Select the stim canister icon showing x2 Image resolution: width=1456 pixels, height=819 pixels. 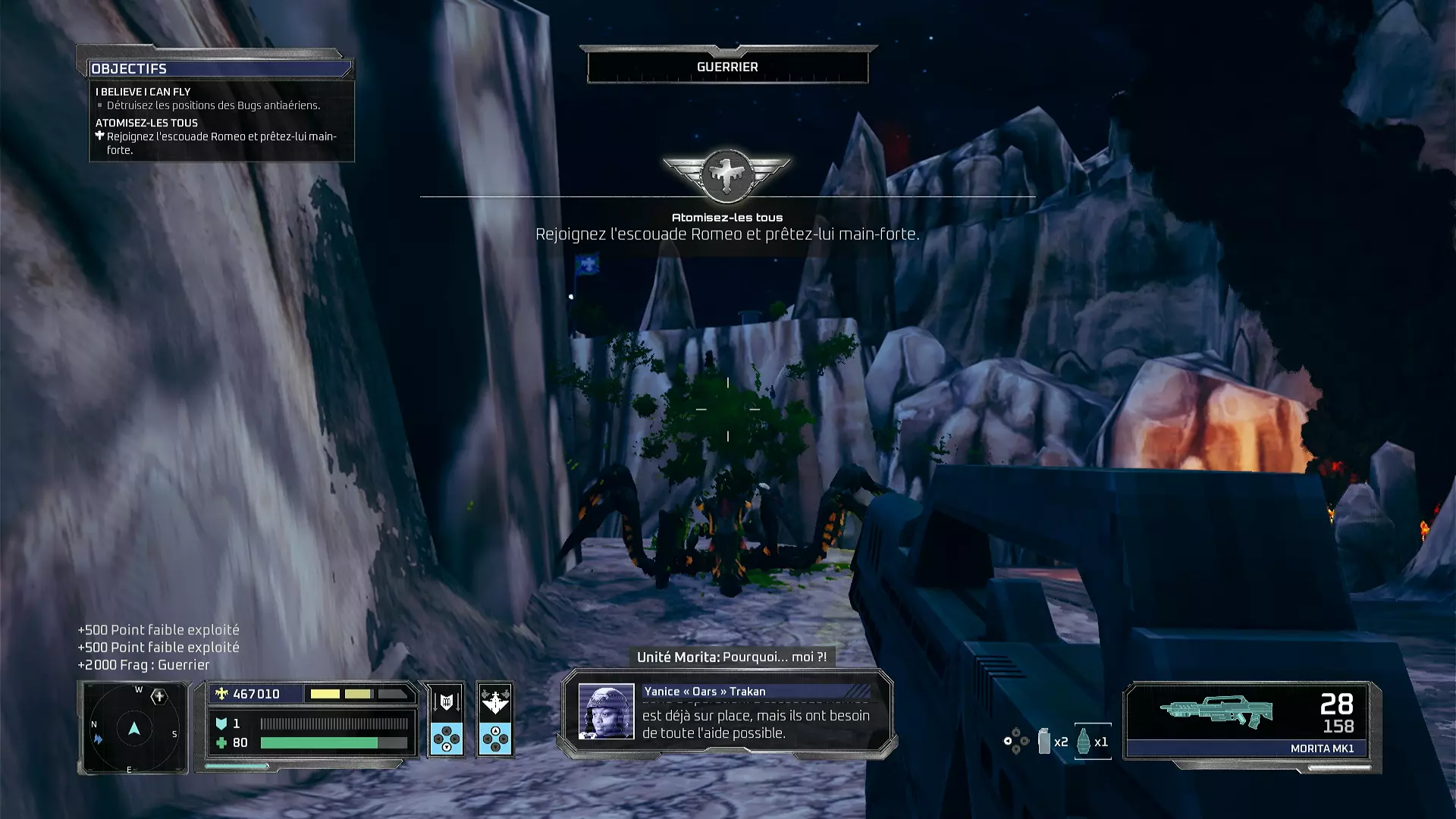(x=1043, y=742)
